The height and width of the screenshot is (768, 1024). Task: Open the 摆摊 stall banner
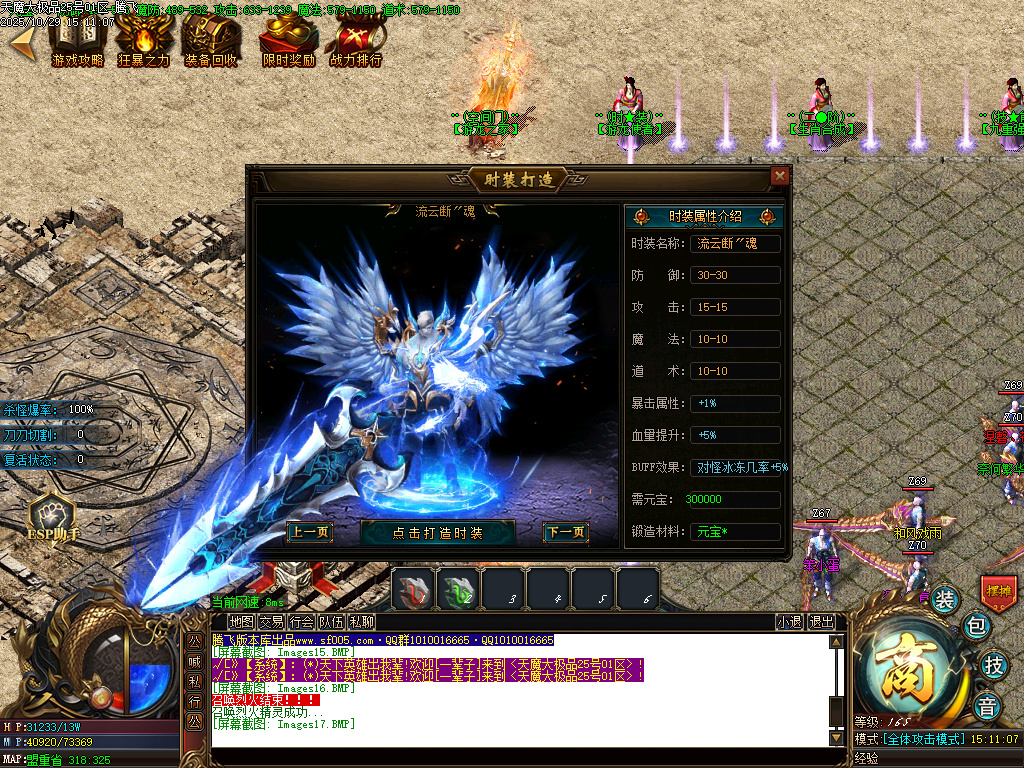coord(998,591)
